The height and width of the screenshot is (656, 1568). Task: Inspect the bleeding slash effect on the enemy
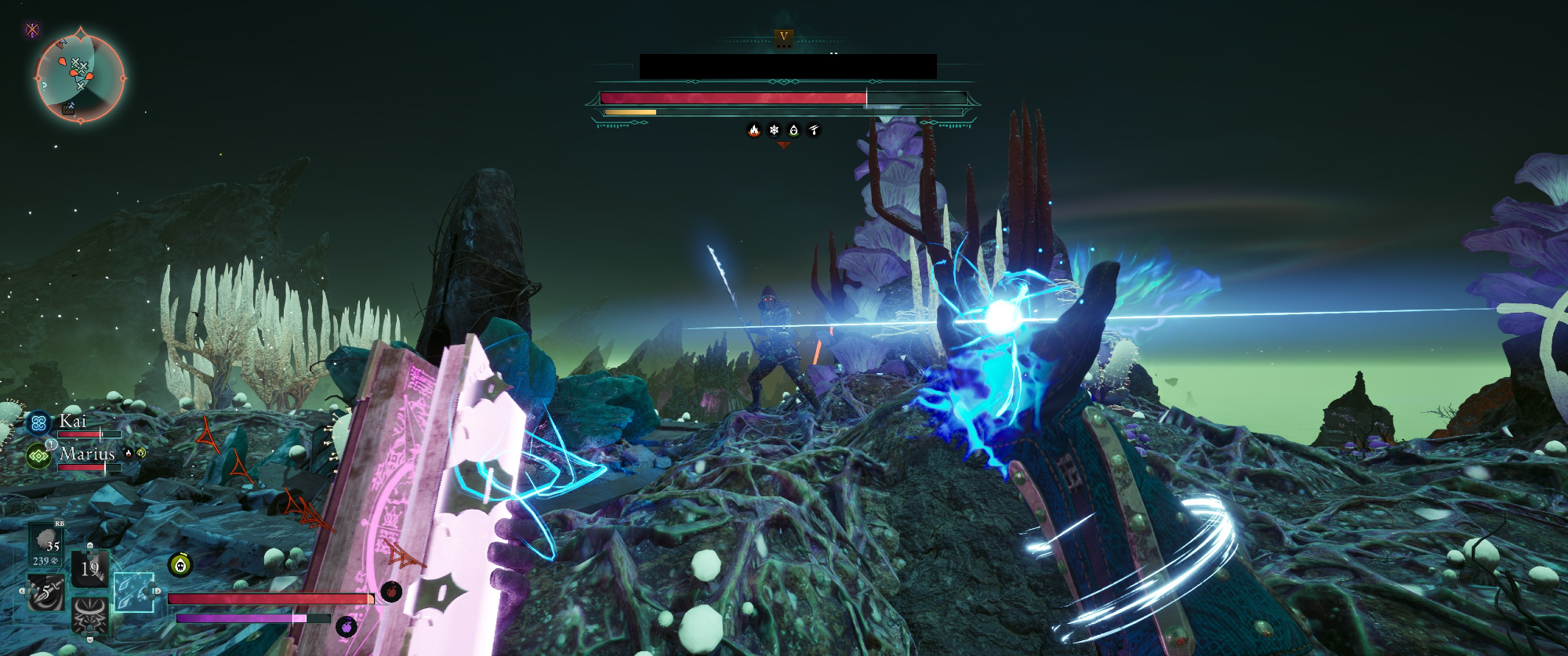coord(814,130)
